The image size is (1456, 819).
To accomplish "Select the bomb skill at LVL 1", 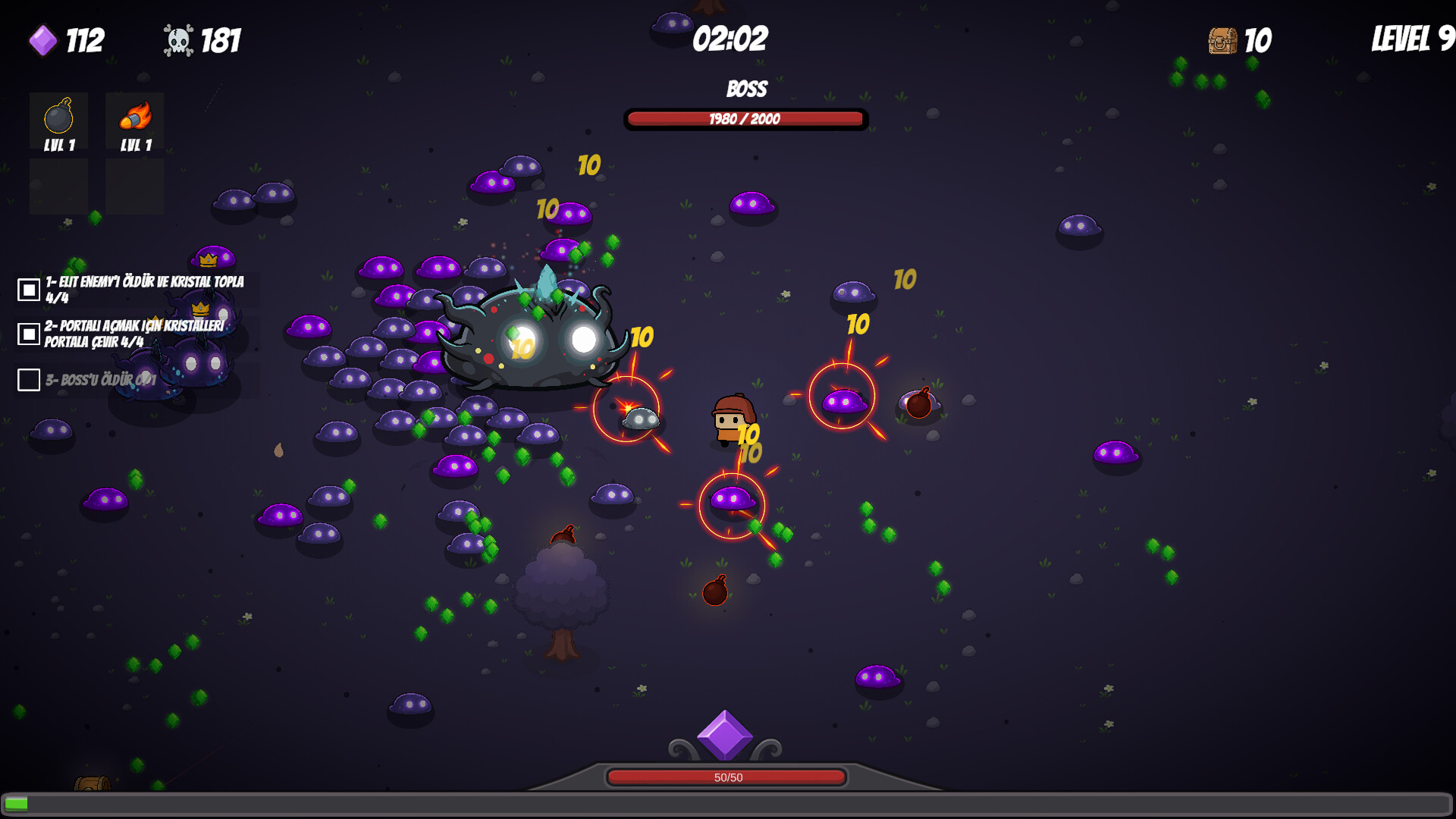I will (x=58, y=121).
